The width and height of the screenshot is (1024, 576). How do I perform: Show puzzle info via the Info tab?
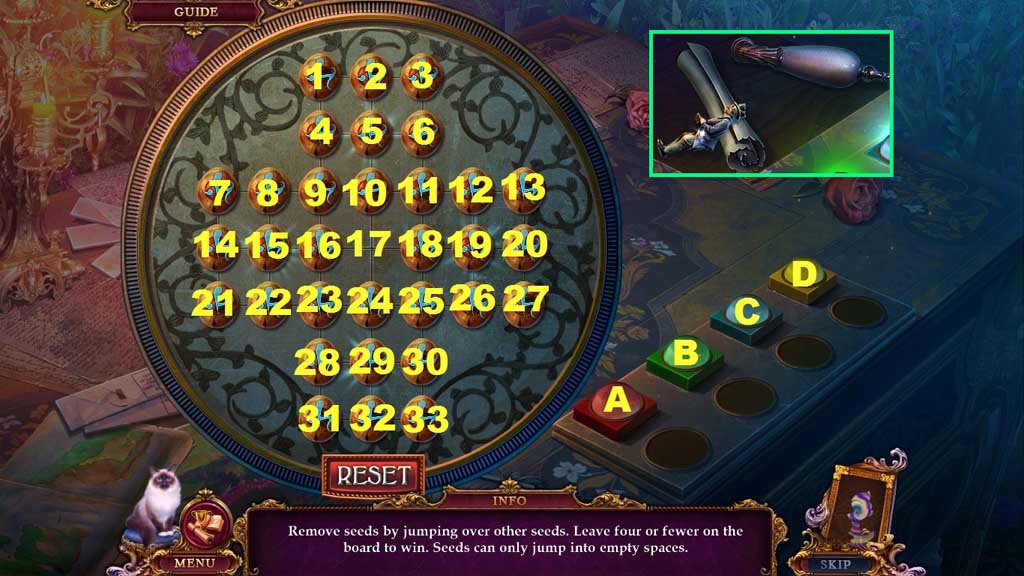click(x=509, y=499)
